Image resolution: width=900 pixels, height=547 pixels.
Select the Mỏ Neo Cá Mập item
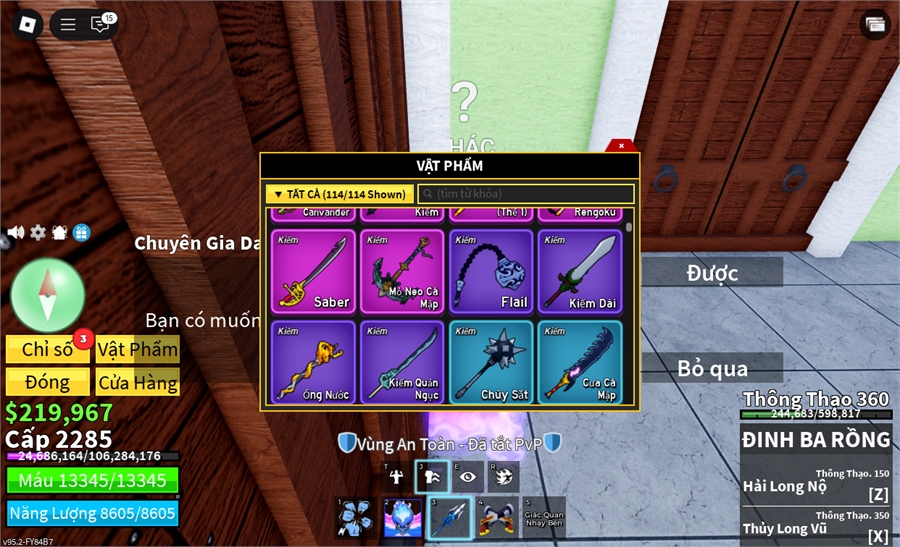[x=402, y=272]
